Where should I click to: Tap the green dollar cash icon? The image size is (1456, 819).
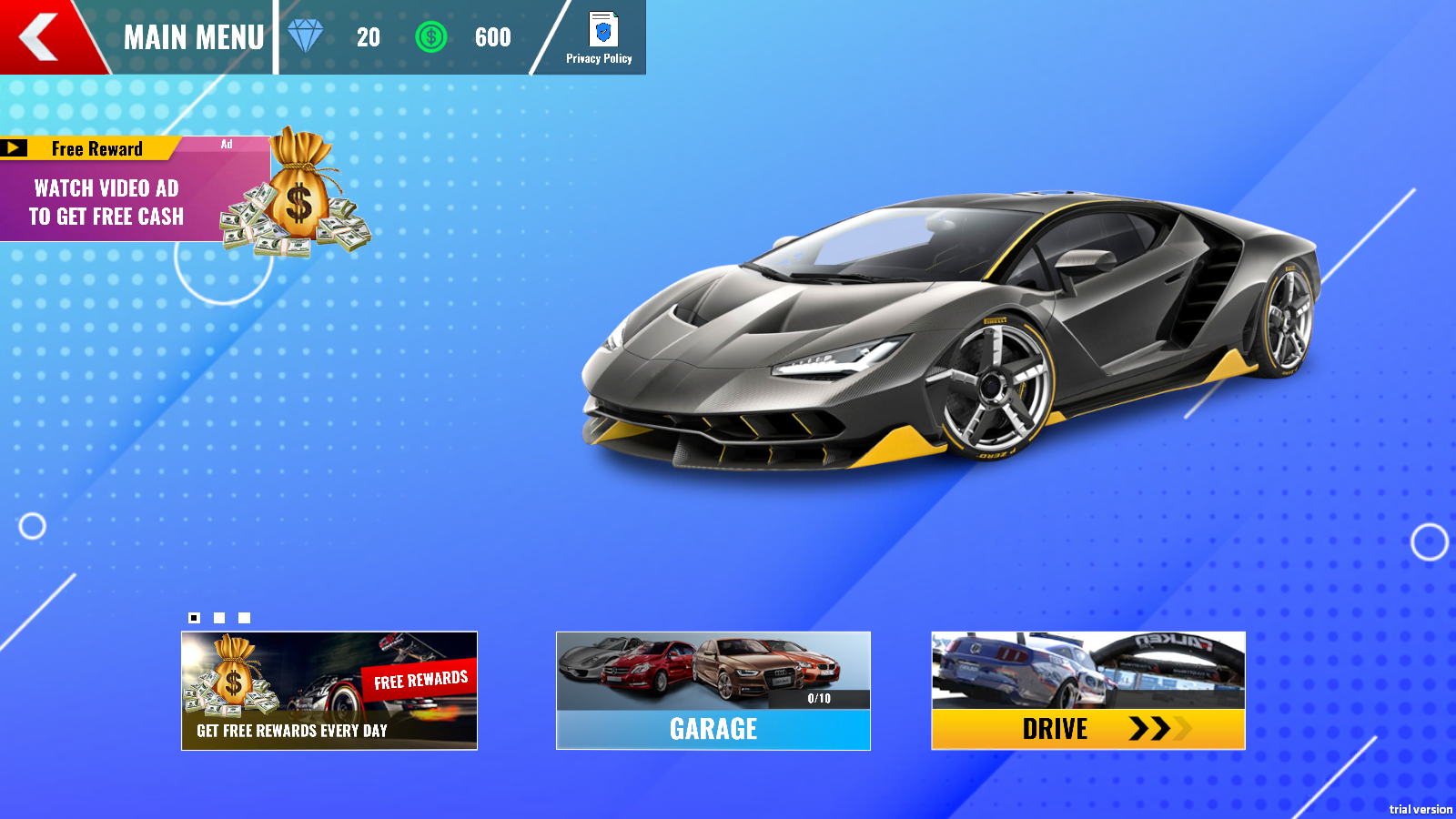431,37
